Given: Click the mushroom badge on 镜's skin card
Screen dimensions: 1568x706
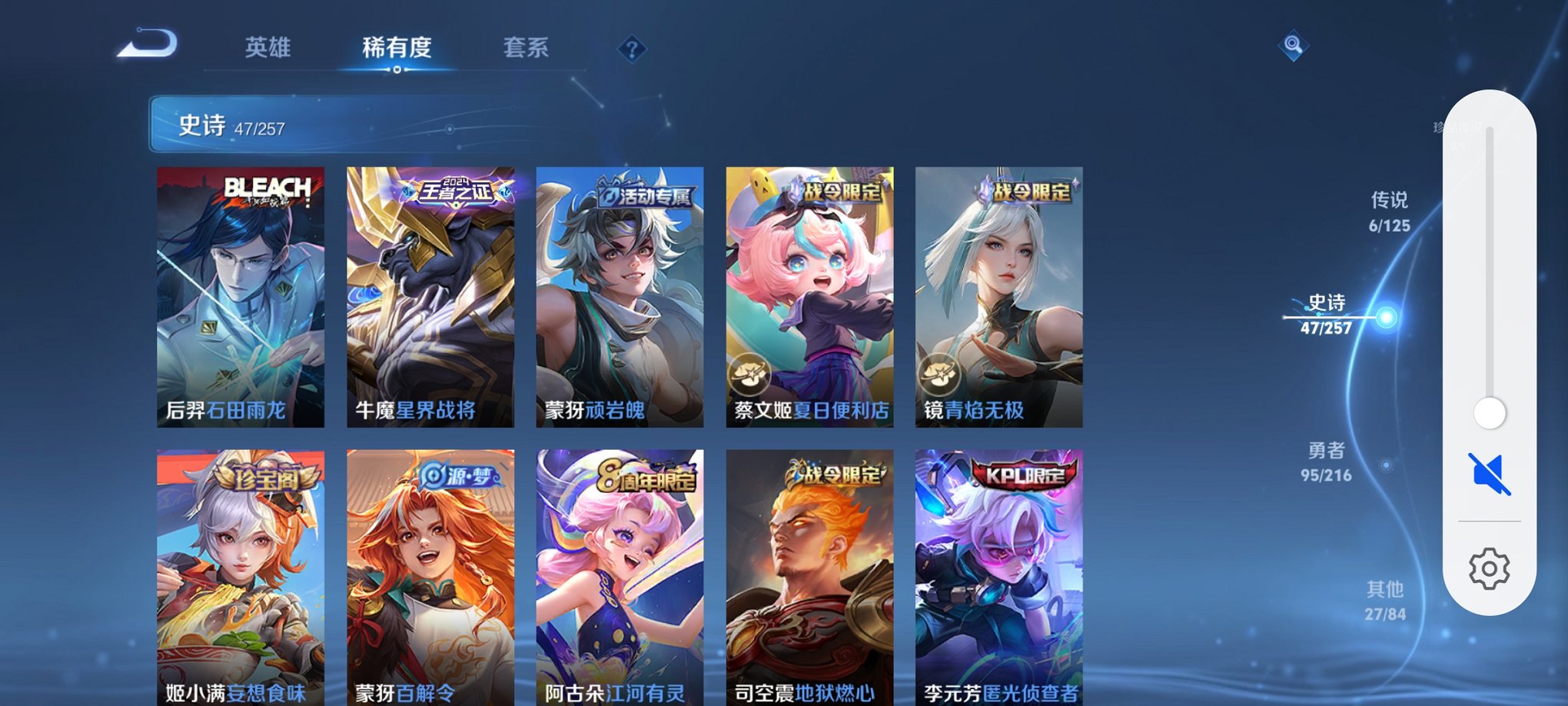Looking at the screenshot, I should pyautogui.click(x=938, y=376).
